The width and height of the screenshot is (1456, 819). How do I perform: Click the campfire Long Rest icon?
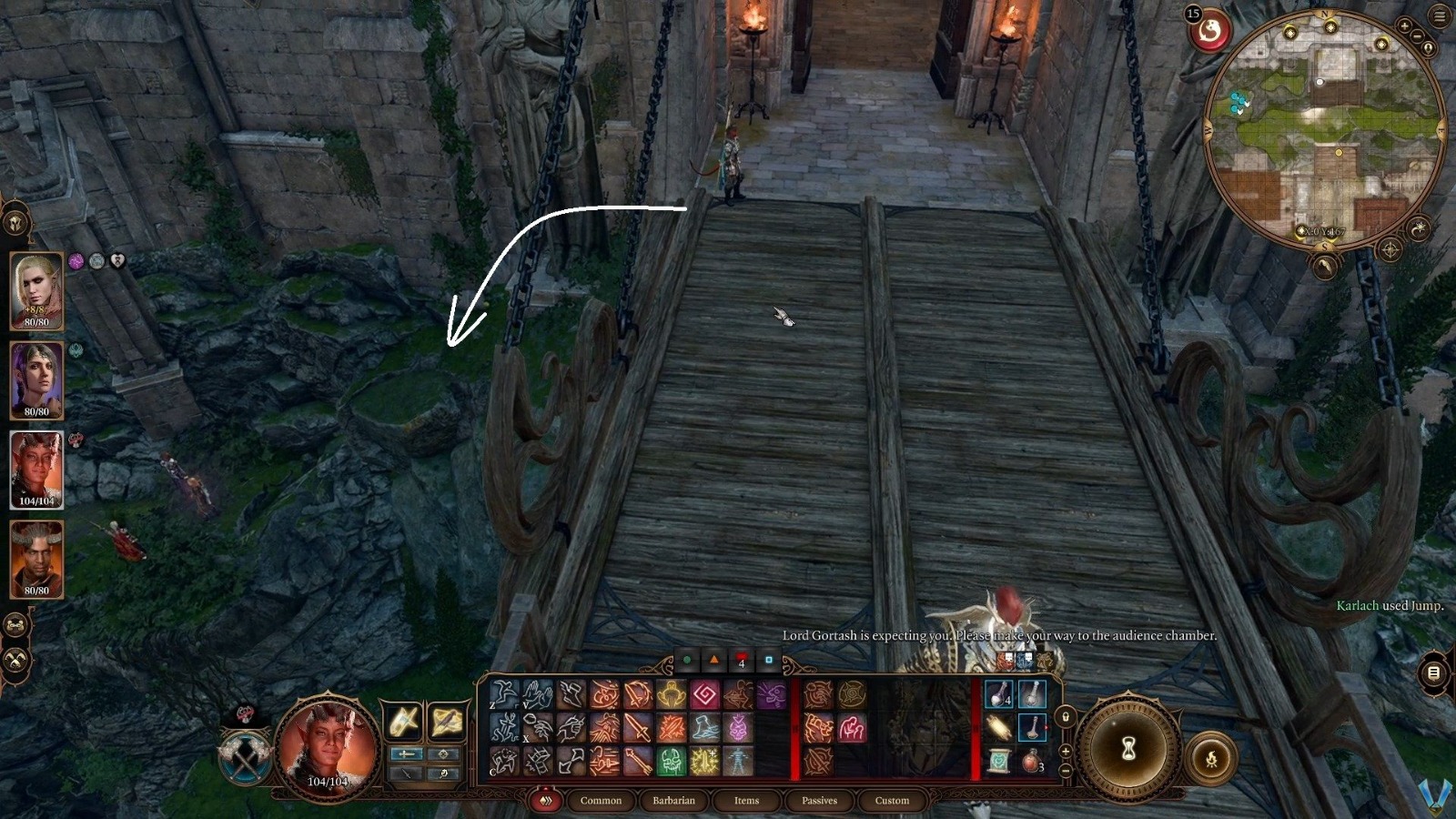1212,759
